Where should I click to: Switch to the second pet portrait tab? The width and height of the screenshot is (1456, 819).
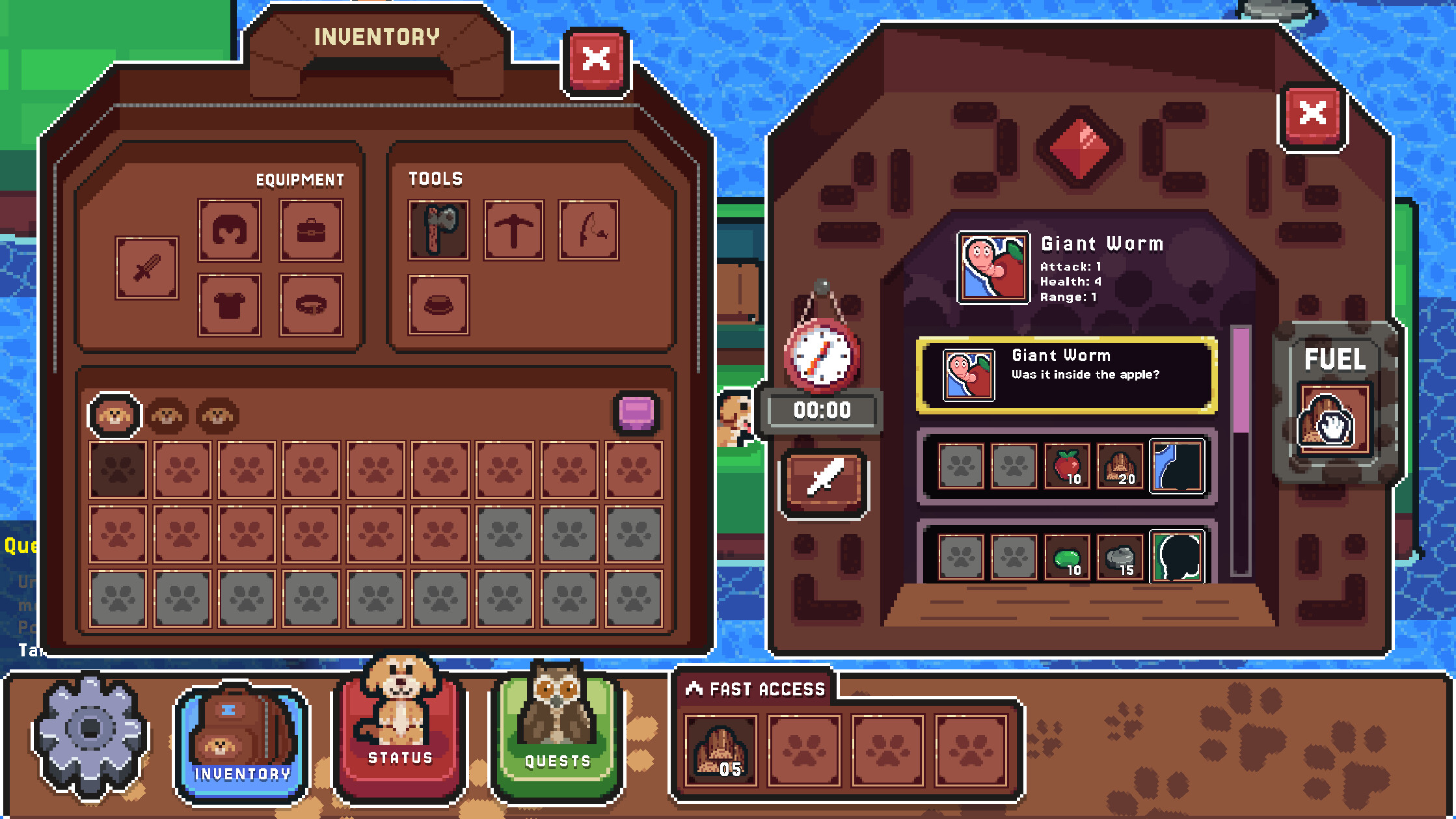[x=168, y=414]
